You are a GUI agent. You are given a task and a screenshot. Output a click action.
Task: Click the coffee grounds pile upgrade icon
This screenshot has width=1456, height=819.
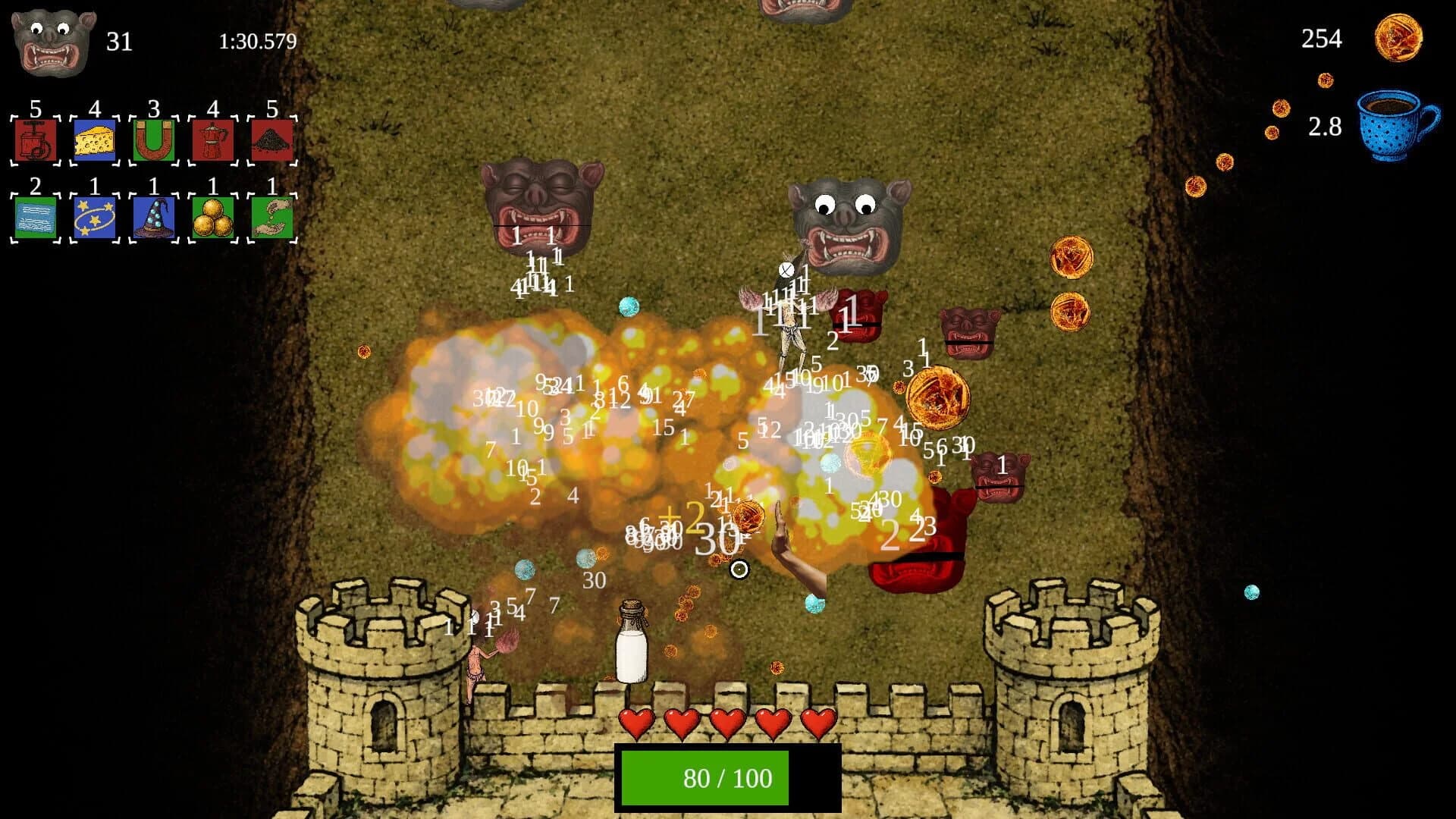click(x=271, y=139)
